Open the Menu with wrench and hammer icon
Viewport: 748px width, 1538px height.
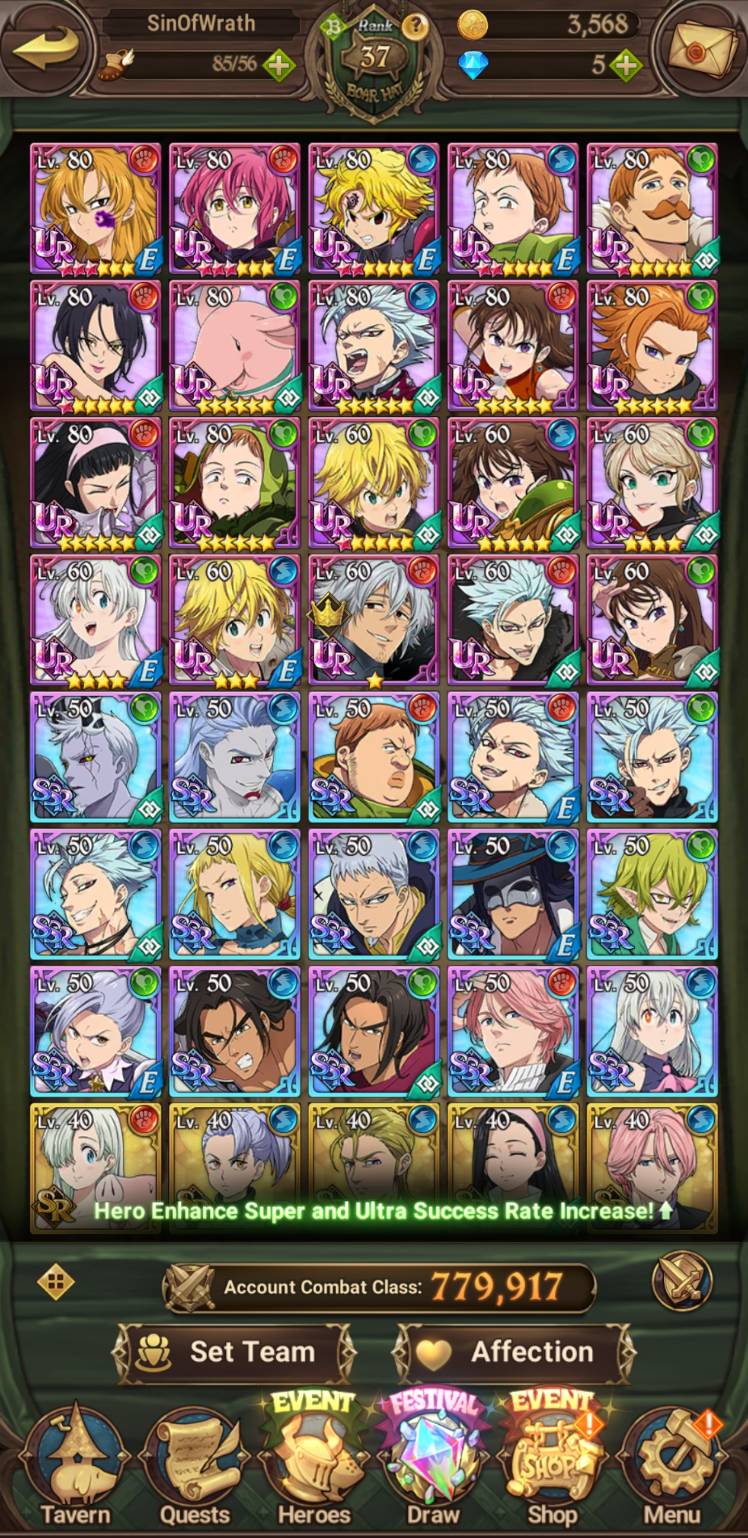[x=672, y=1468]
